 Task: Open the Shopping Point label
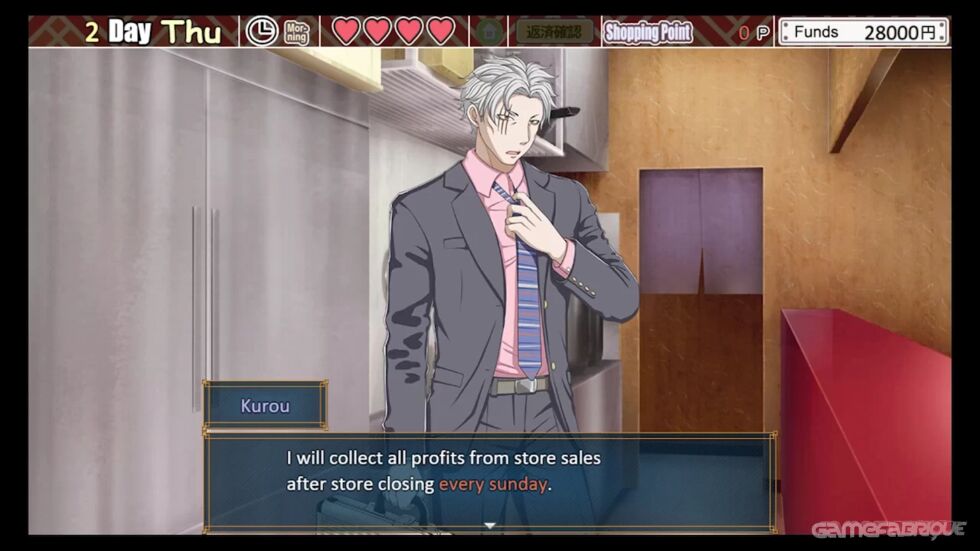pyautogui.click(x=648, y=32)
